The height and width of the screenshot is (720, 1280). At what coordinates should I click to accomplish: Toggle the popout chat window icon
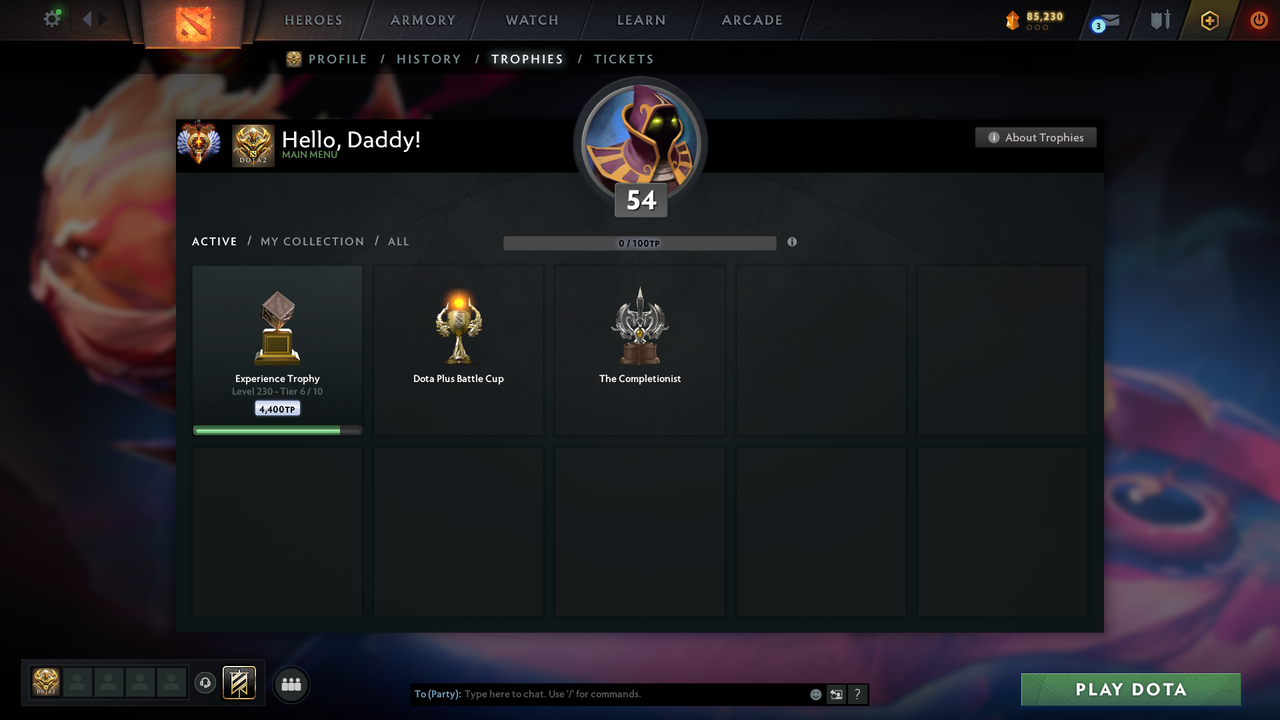[836, 693]
